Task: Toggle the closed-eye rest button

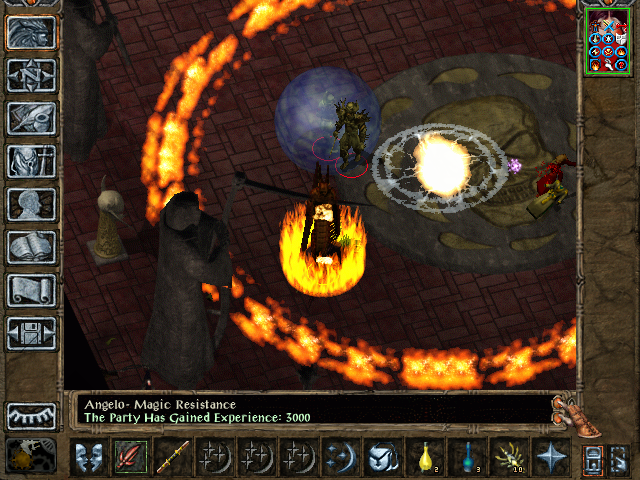Action: click(x=31, y=415)
